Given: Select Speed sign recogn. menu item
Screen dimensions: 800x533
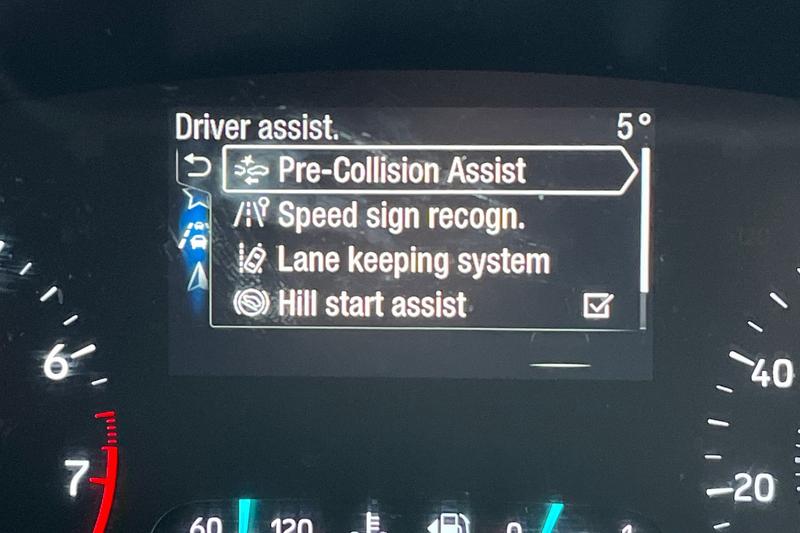Looking at the screenshot, I should [x=400, y=215].
